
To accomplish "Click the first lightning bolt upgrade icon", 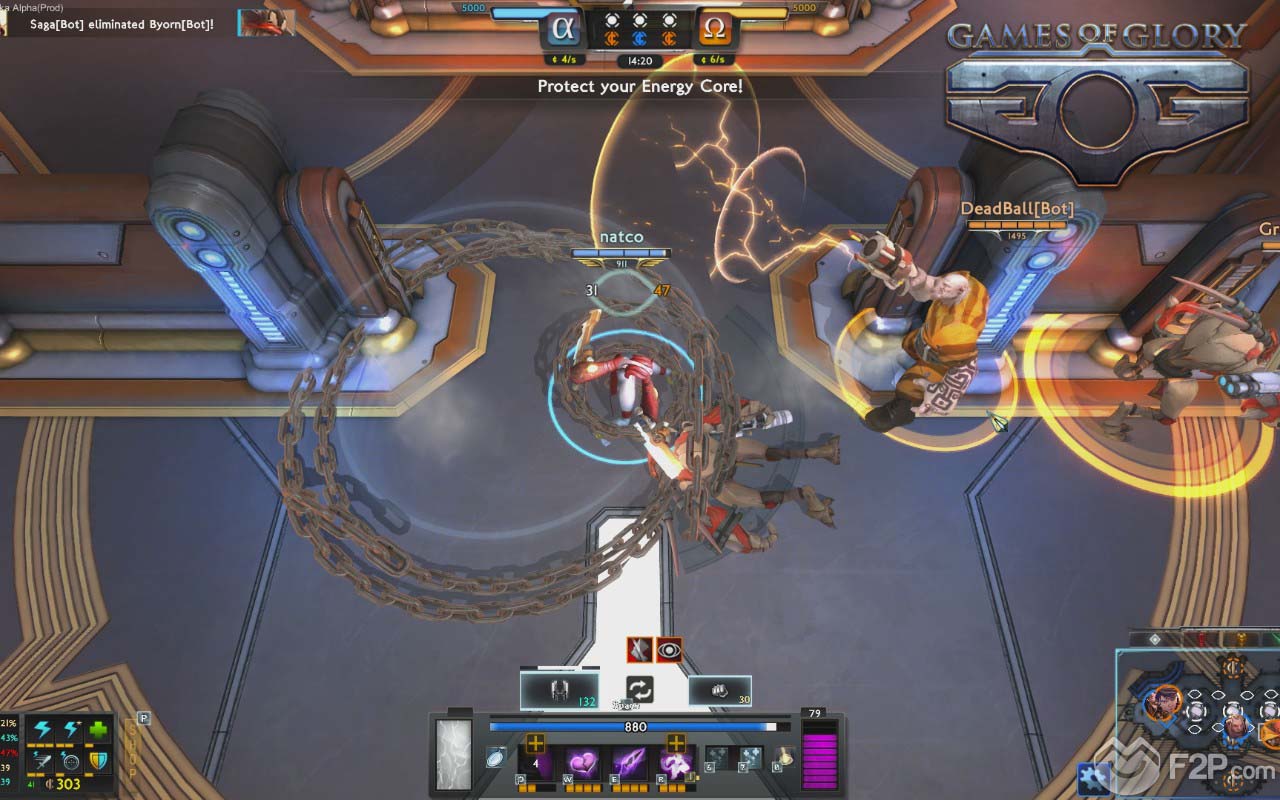I will click(x=42, y=731).
